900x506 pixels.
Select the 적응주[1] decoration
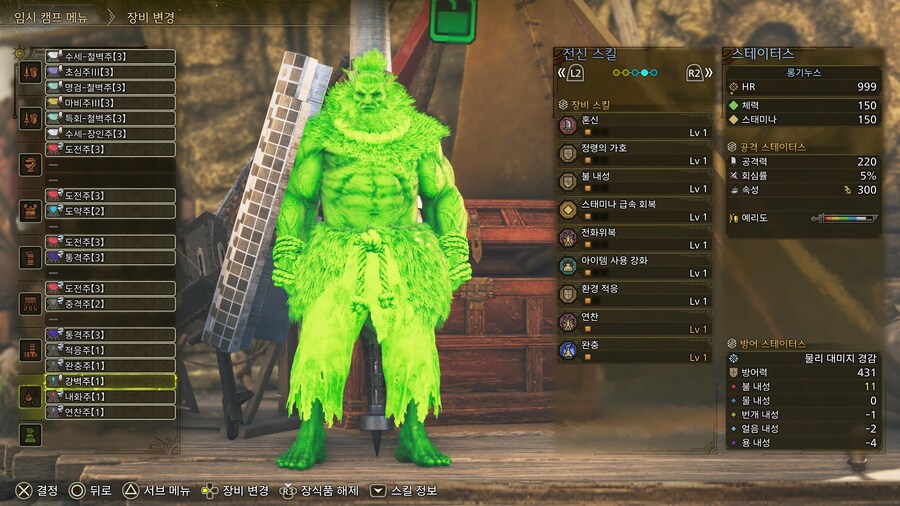[110, 350]
